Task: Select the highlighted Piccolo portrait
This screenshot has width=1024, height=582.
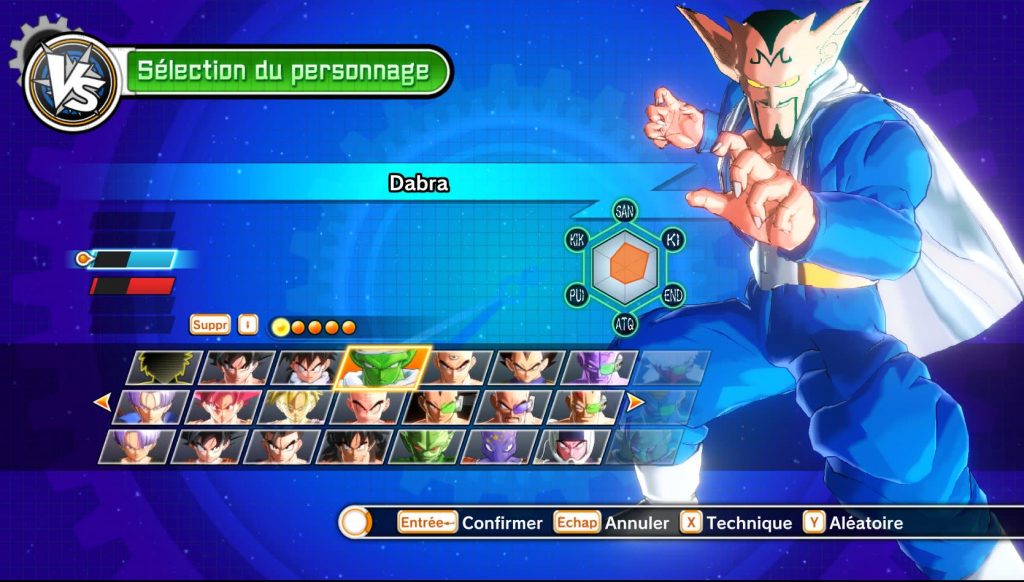Action: tap(387, 367)
